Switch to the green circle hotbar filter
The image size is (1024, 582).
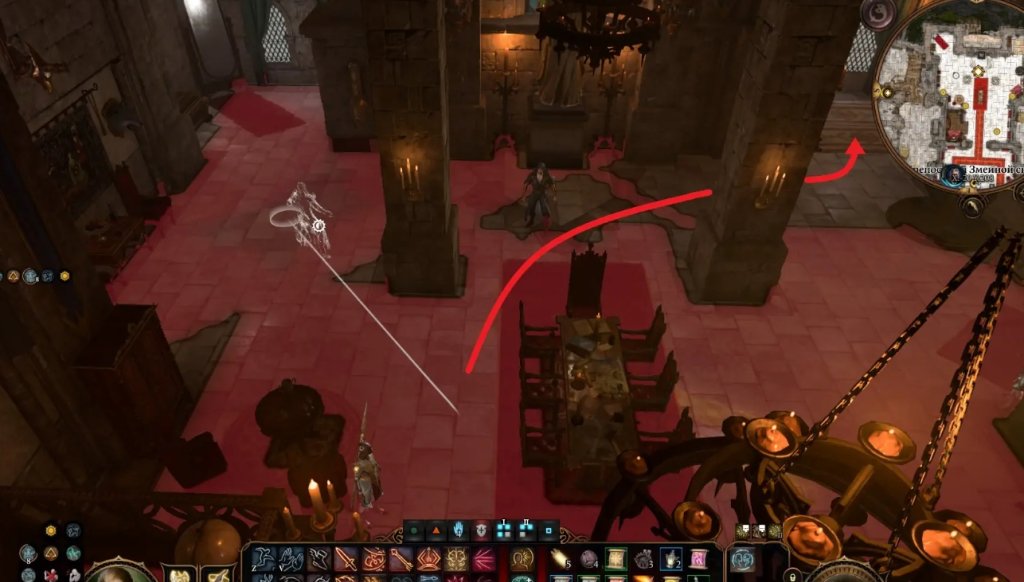414,530
